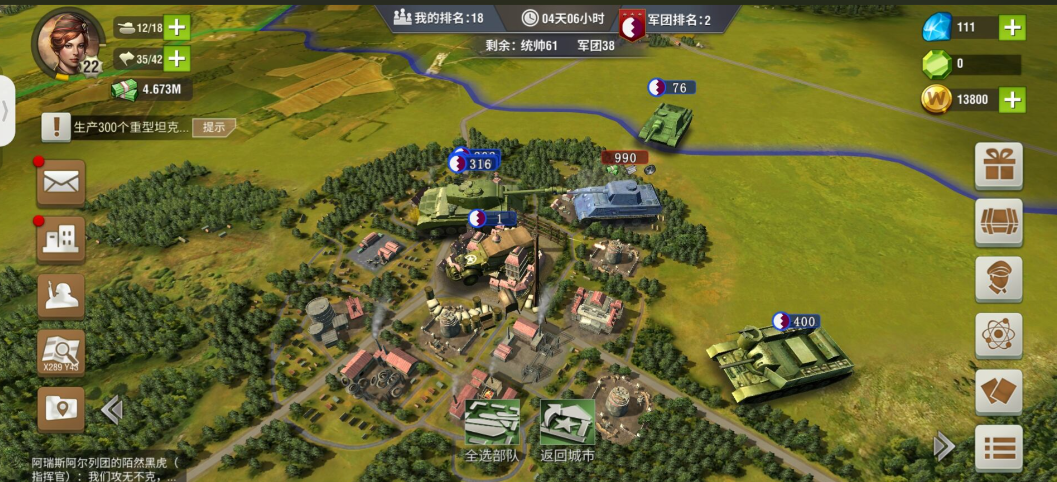Tap the plus beside the 35/42 counter
The image size is (1057, 482).
(x=177, y=59)
